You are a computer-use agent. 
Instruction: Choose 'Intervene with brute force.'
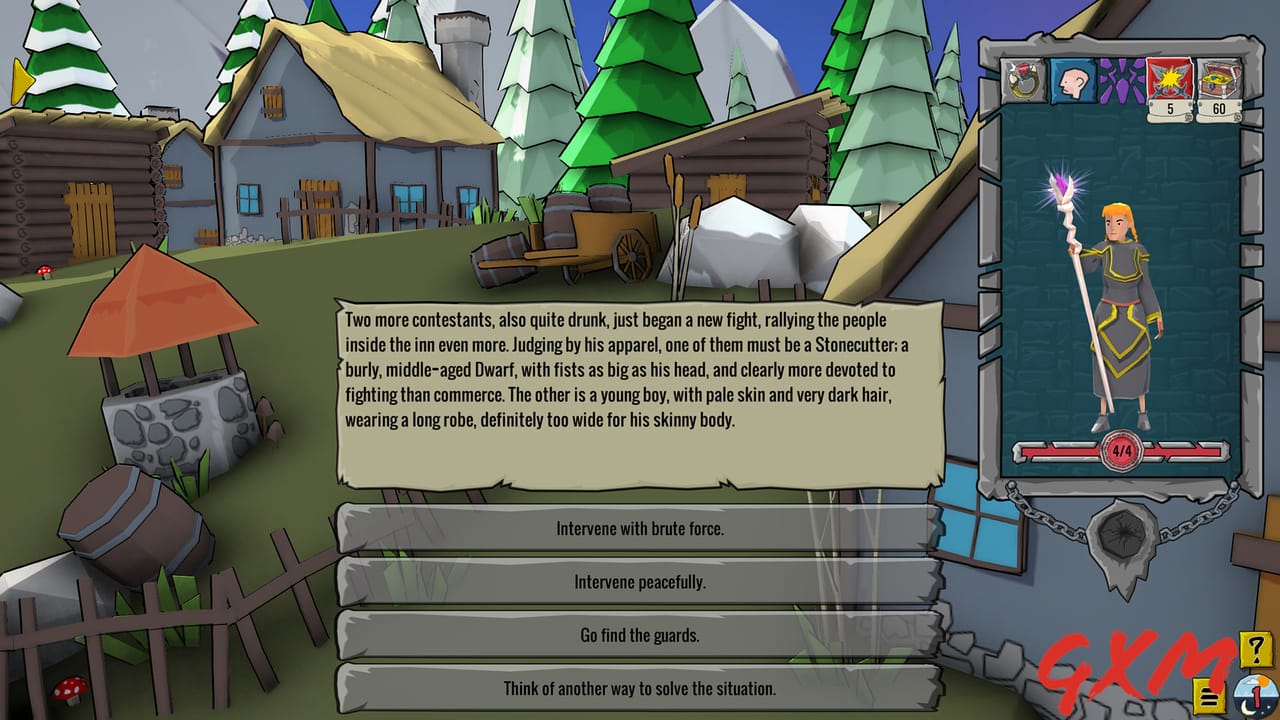[x=640, y=531]
